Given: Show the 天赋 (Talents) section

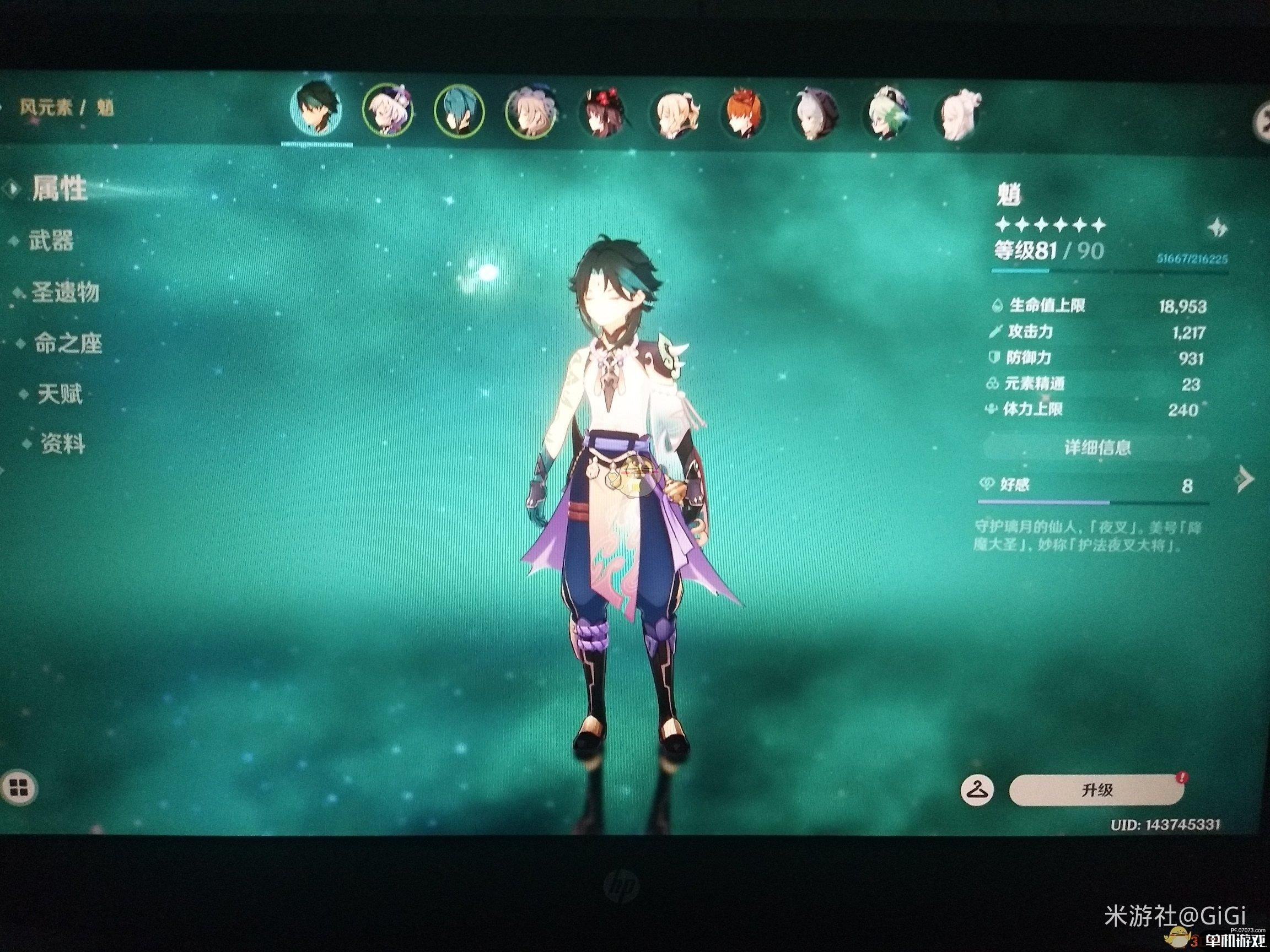Looking at the screenshot, I should pos(60,394).
